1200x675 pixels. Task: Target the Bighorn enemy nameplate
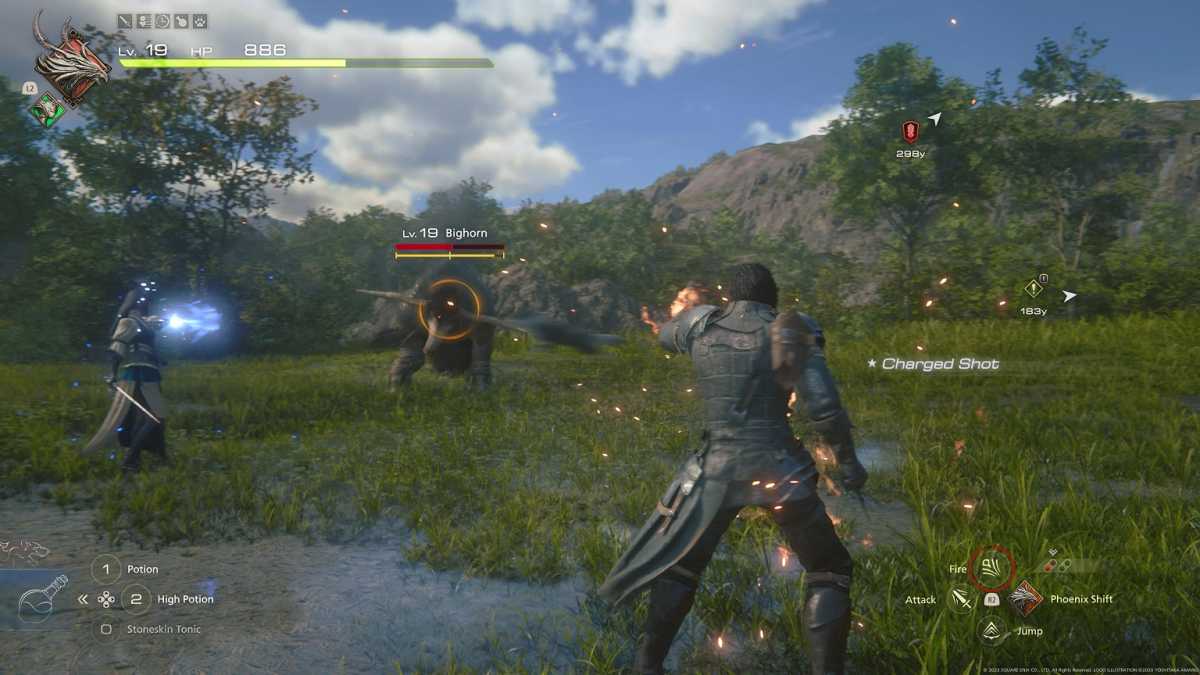coord(450,233)
